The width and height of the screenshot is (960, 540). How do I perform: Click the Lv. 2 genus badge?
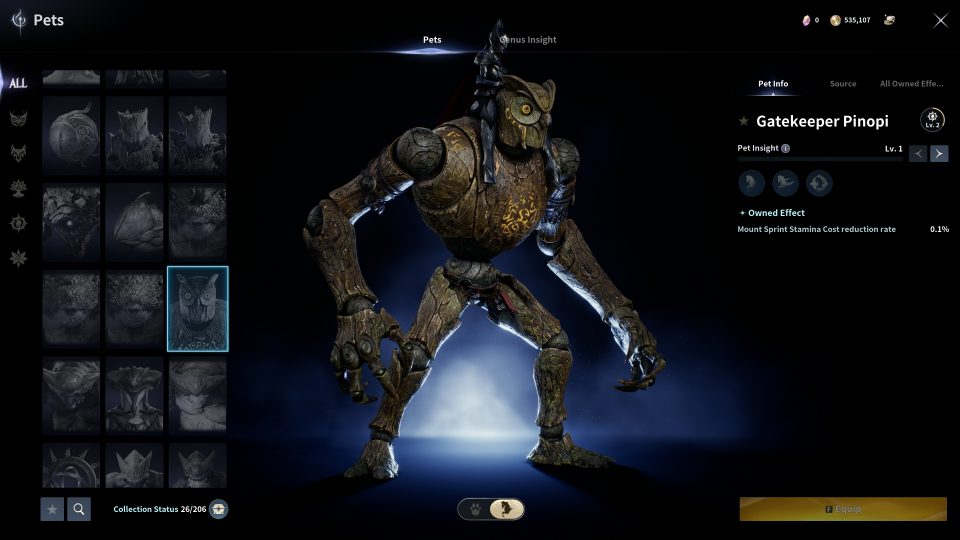coord(932,120)
